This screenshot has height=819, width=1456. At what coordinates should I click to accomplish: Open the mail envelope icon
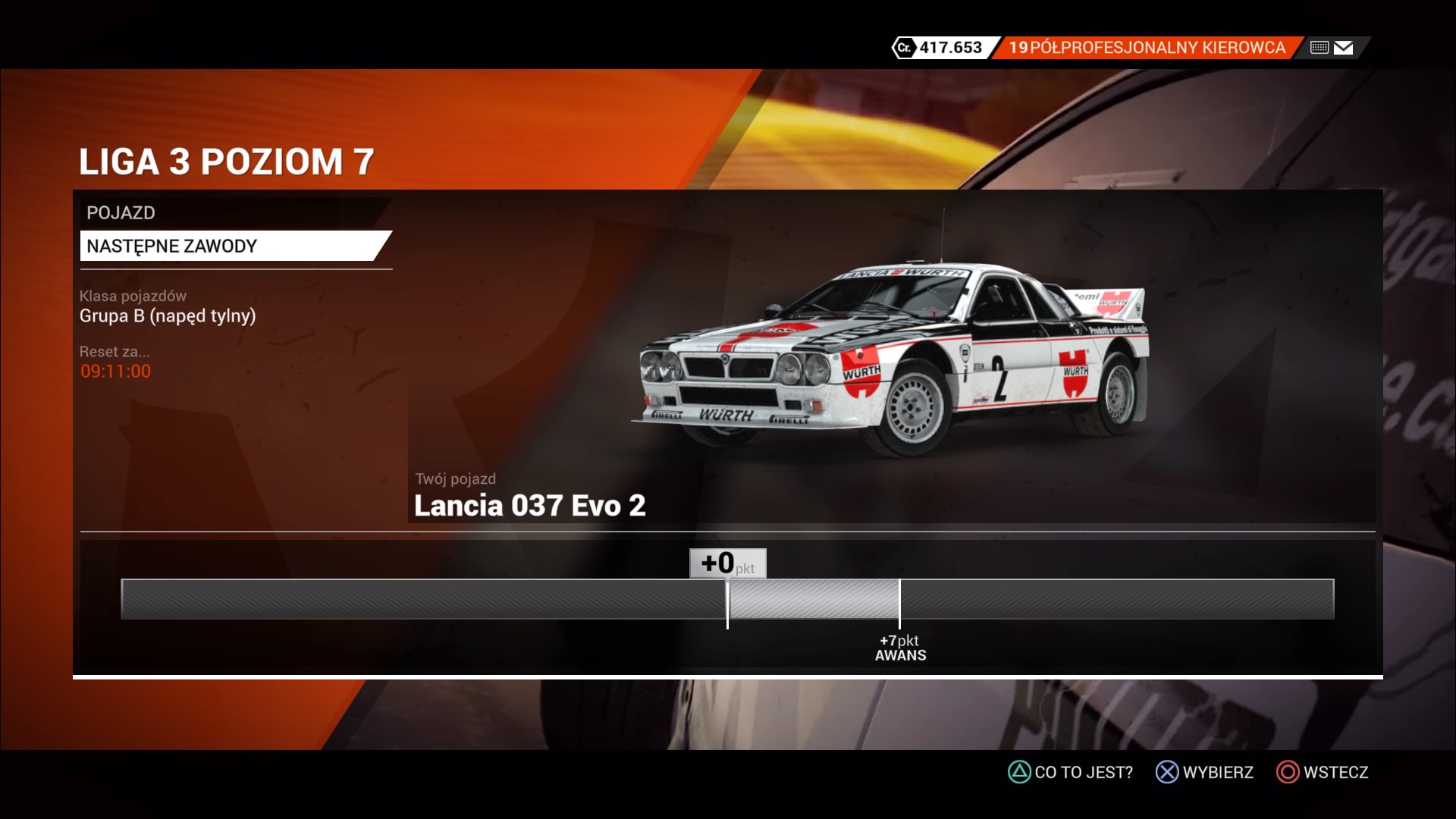coord(1344,48)
